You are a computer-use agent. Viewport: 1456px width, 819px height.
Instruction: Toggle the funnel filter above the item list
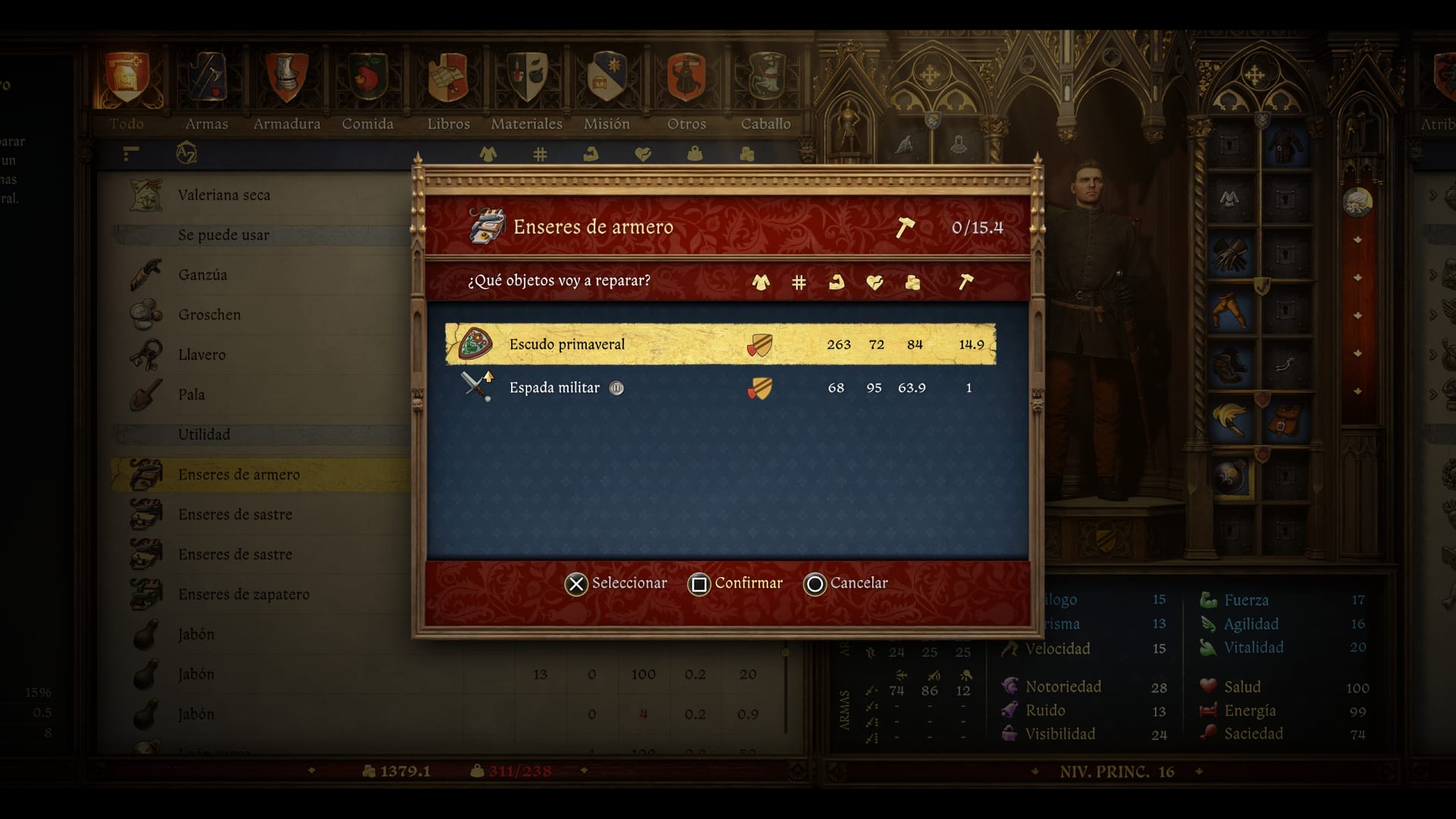click(130, 153)
